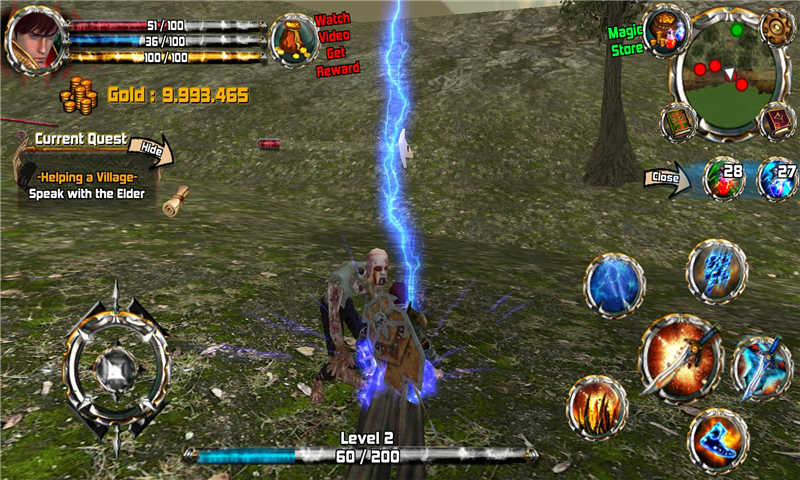
Task: Open the Magic Store
Action: coord(667,31)
